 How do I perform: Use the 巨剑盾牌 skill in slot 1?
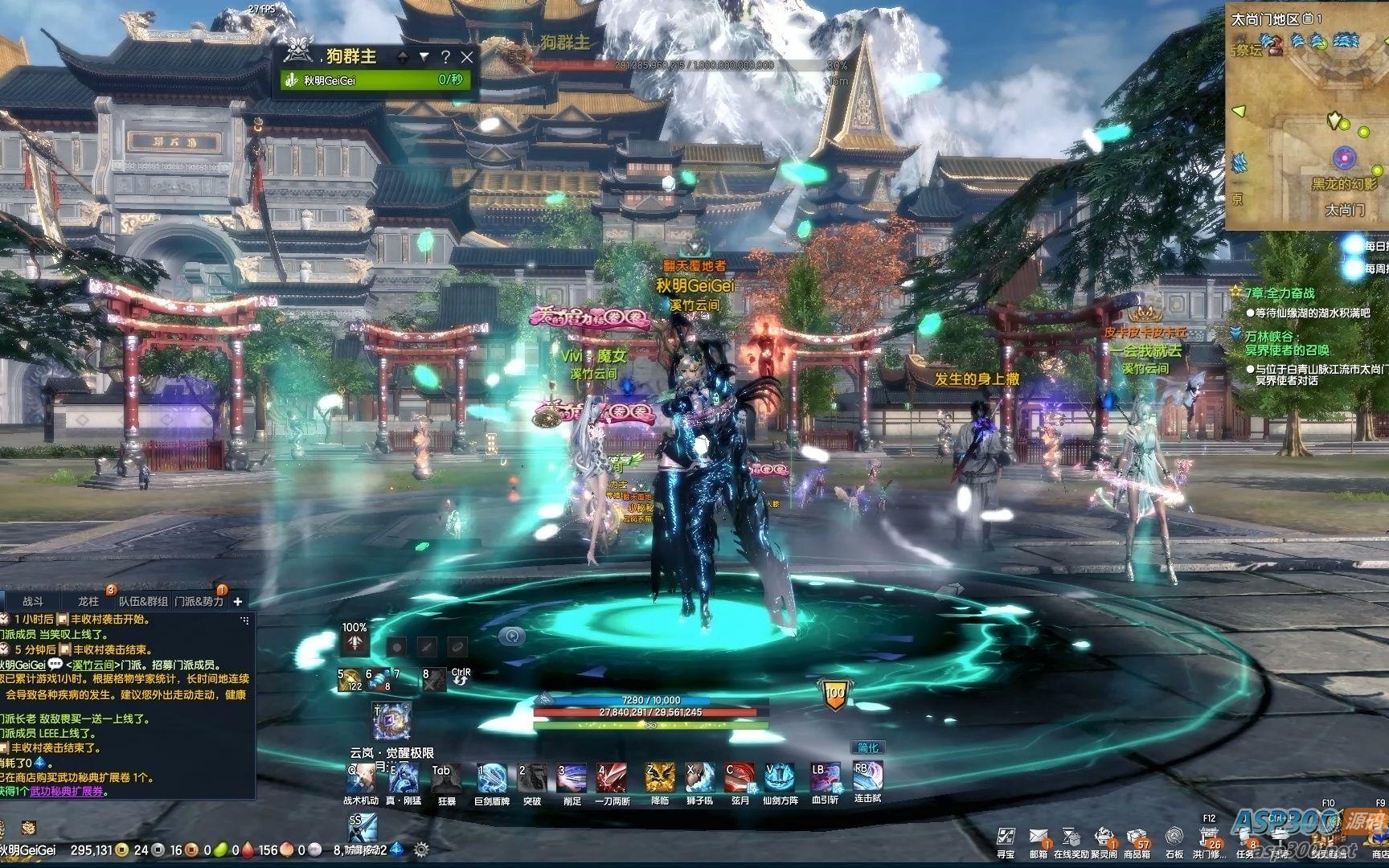click(x=490, y=776)
